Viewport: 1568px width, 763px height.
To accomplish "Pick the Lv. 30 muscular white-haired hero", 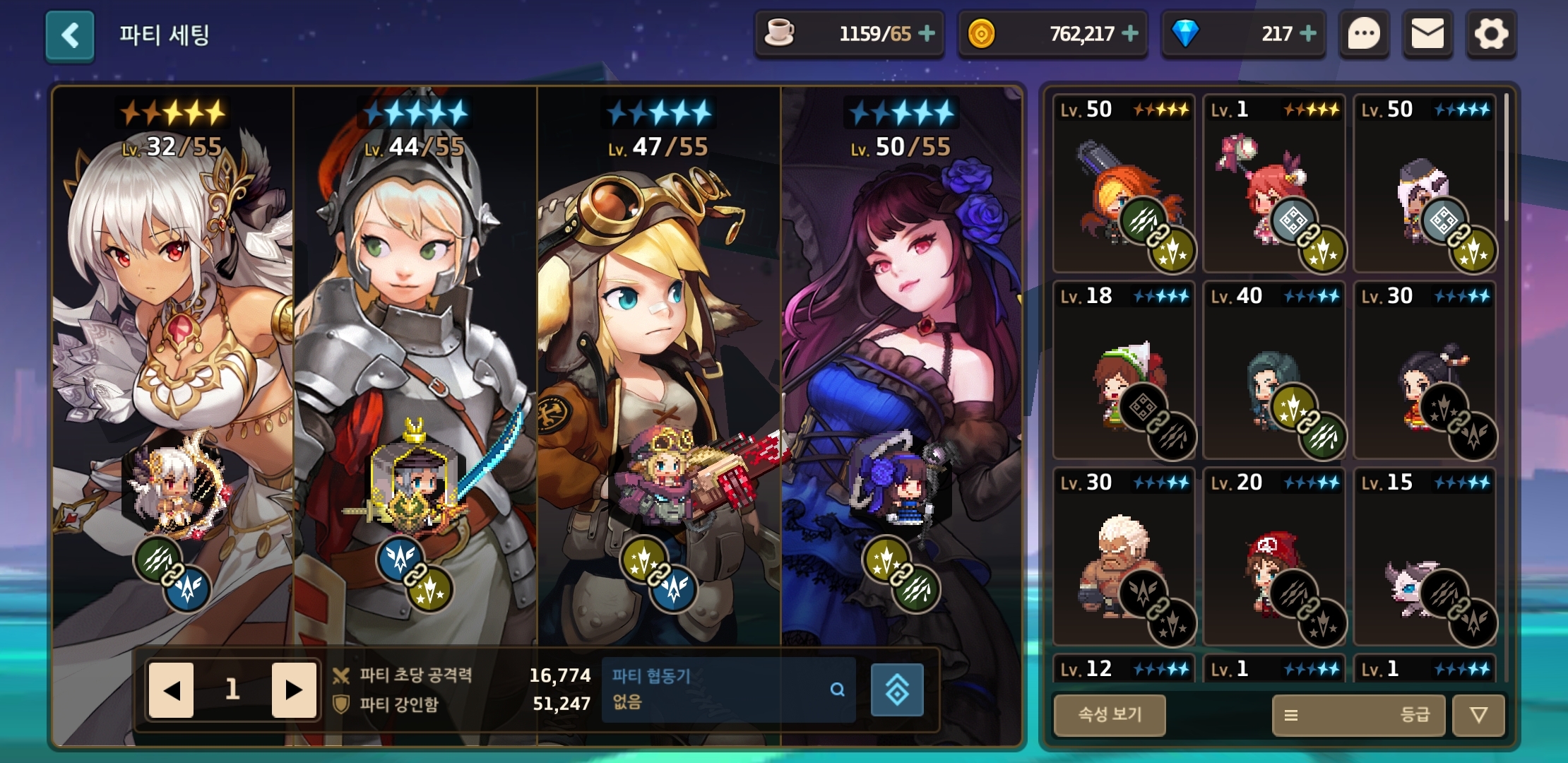I will pos(1124,557).
